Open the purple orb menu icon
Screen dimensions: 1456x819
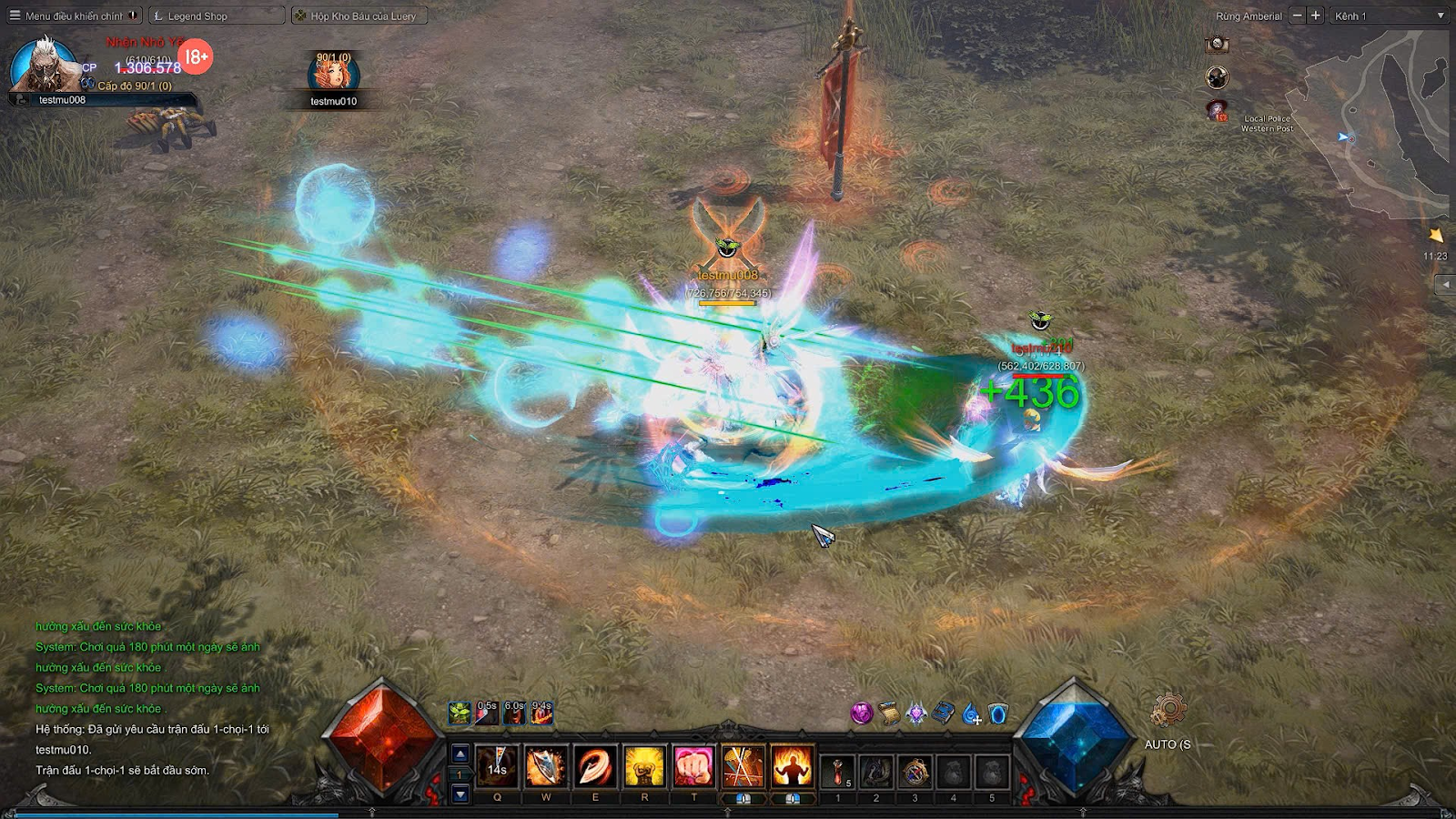[x=861, y=713]
